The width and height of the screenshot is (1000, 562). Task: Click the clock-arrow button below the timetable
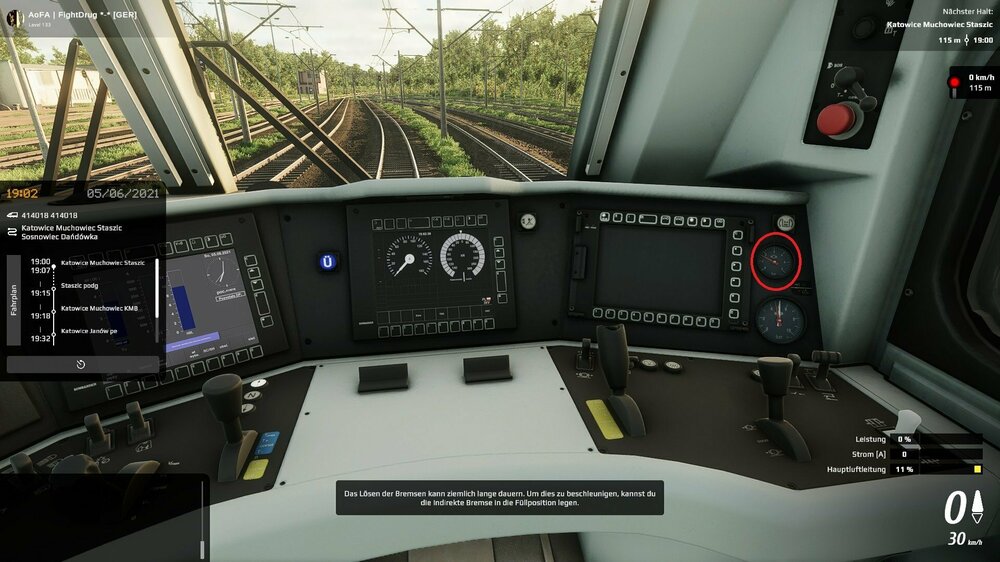[81, 364]
